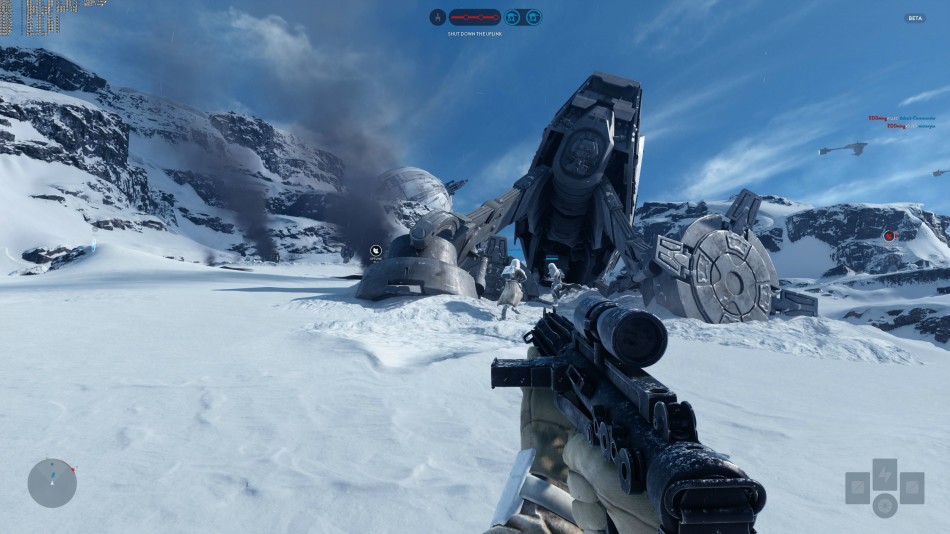Screen dimensions: 950x534
Task: Select the red uplink progress tracker
Action: (x=475, y=17)
